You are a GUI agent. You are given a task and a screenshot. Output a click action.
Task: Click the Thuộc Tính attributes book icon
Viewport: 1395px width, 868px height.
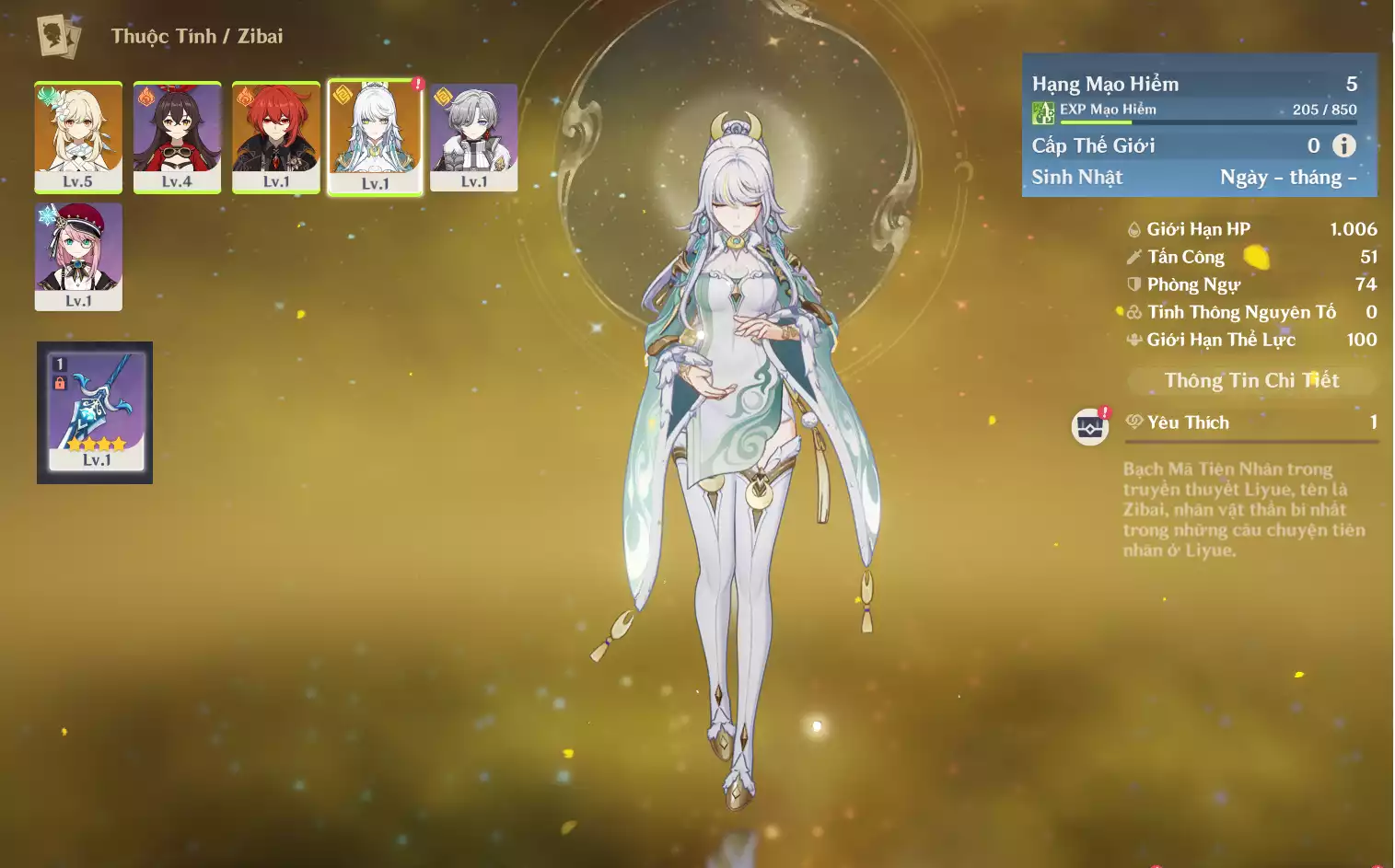58,37
